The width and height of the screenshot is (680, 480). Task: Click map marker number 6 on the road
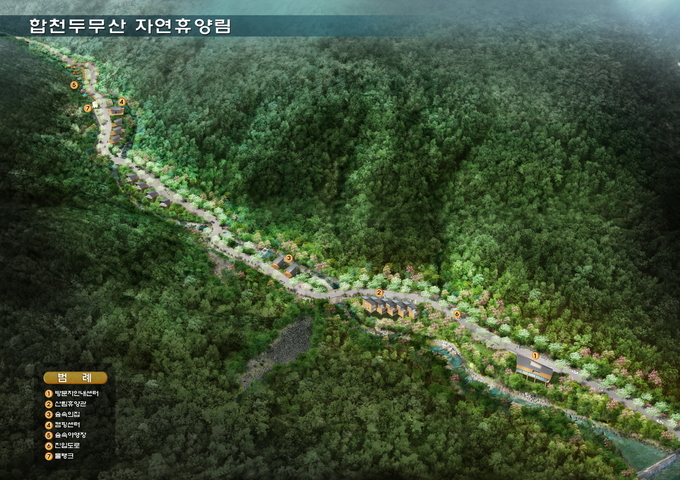457,314
